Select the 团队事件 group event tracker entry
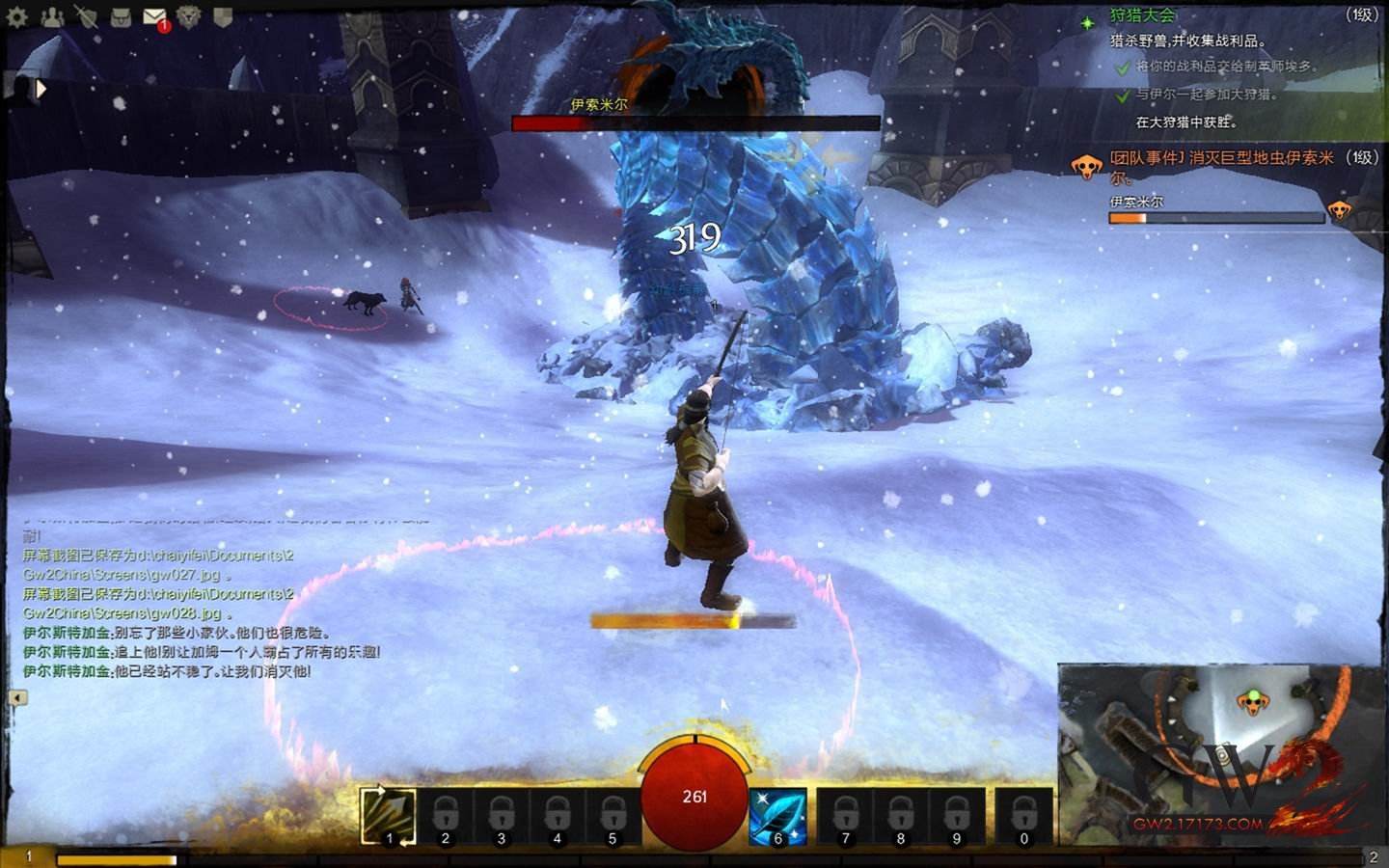 pyautogui.click(x=1220, y=157)
